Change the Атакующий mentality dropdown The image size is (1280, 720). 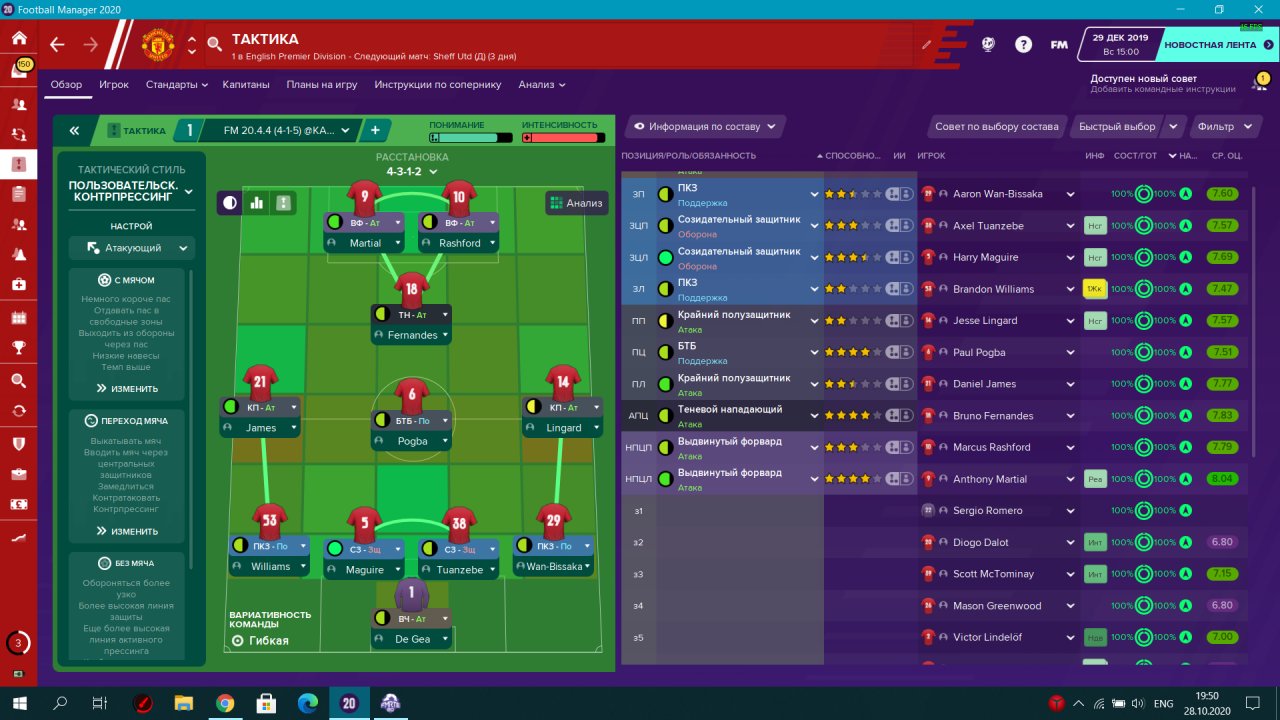[132, 248]
